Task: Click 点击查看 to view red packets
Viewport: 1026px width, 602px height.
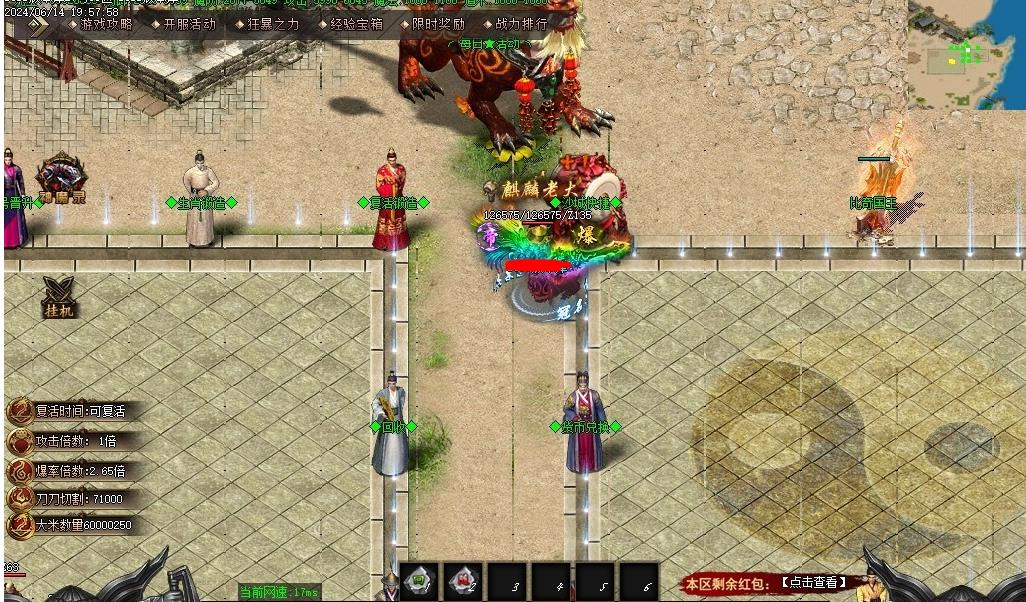Action: (813, 582)
